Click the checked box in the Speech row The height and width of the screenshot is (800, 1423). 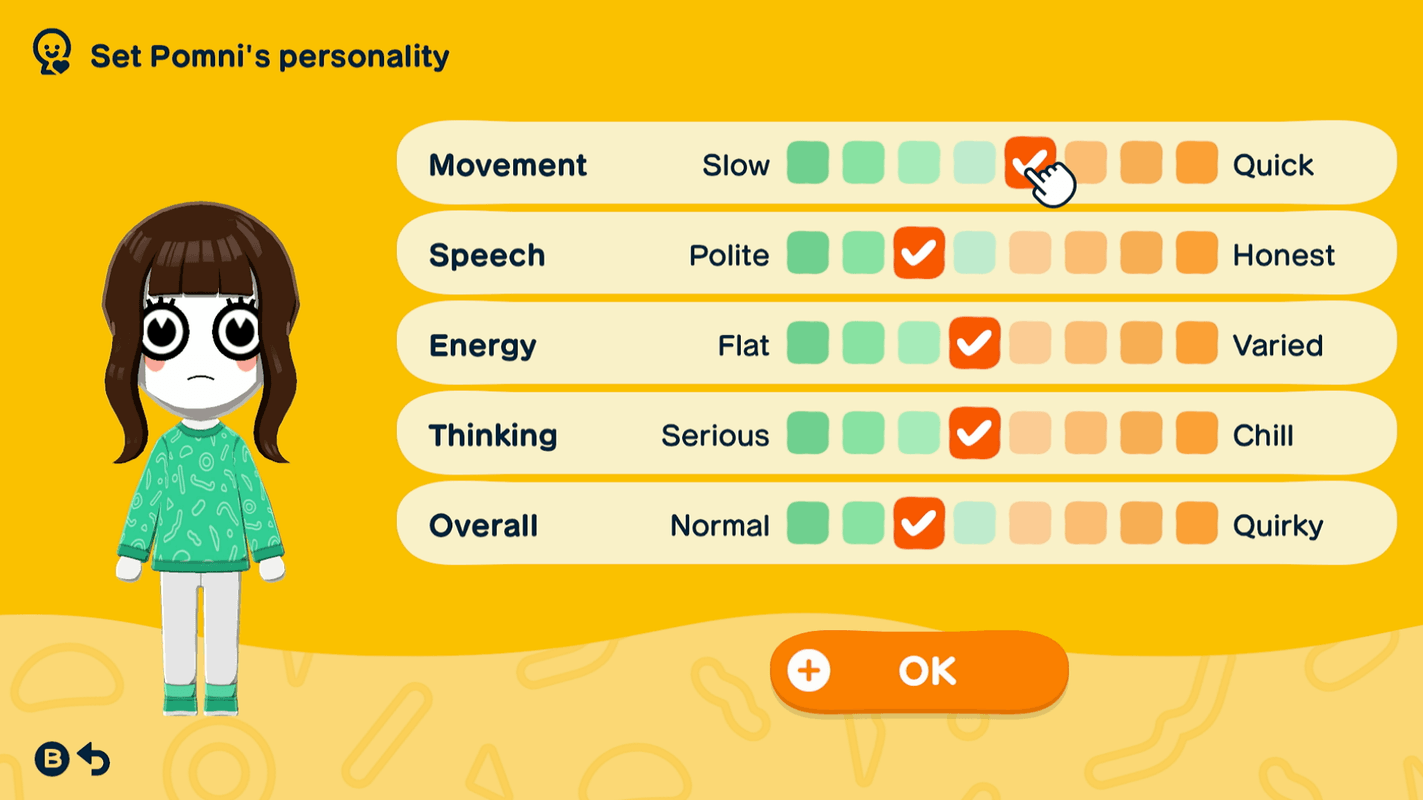(918, 254)
